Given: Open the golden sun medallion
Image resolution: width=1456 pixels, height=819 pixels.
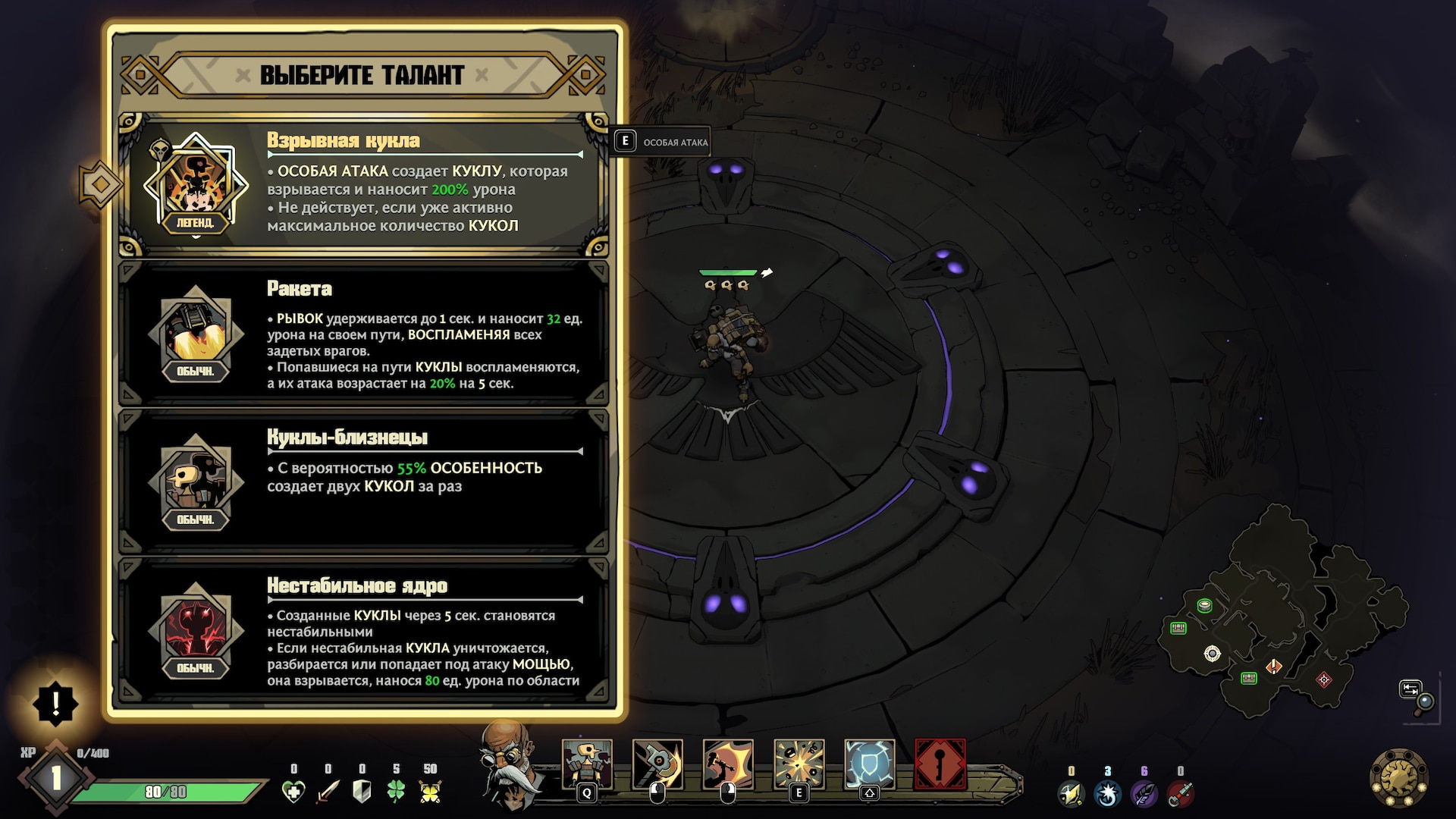Looking at the screenshot, I should tap(1399, 778).
